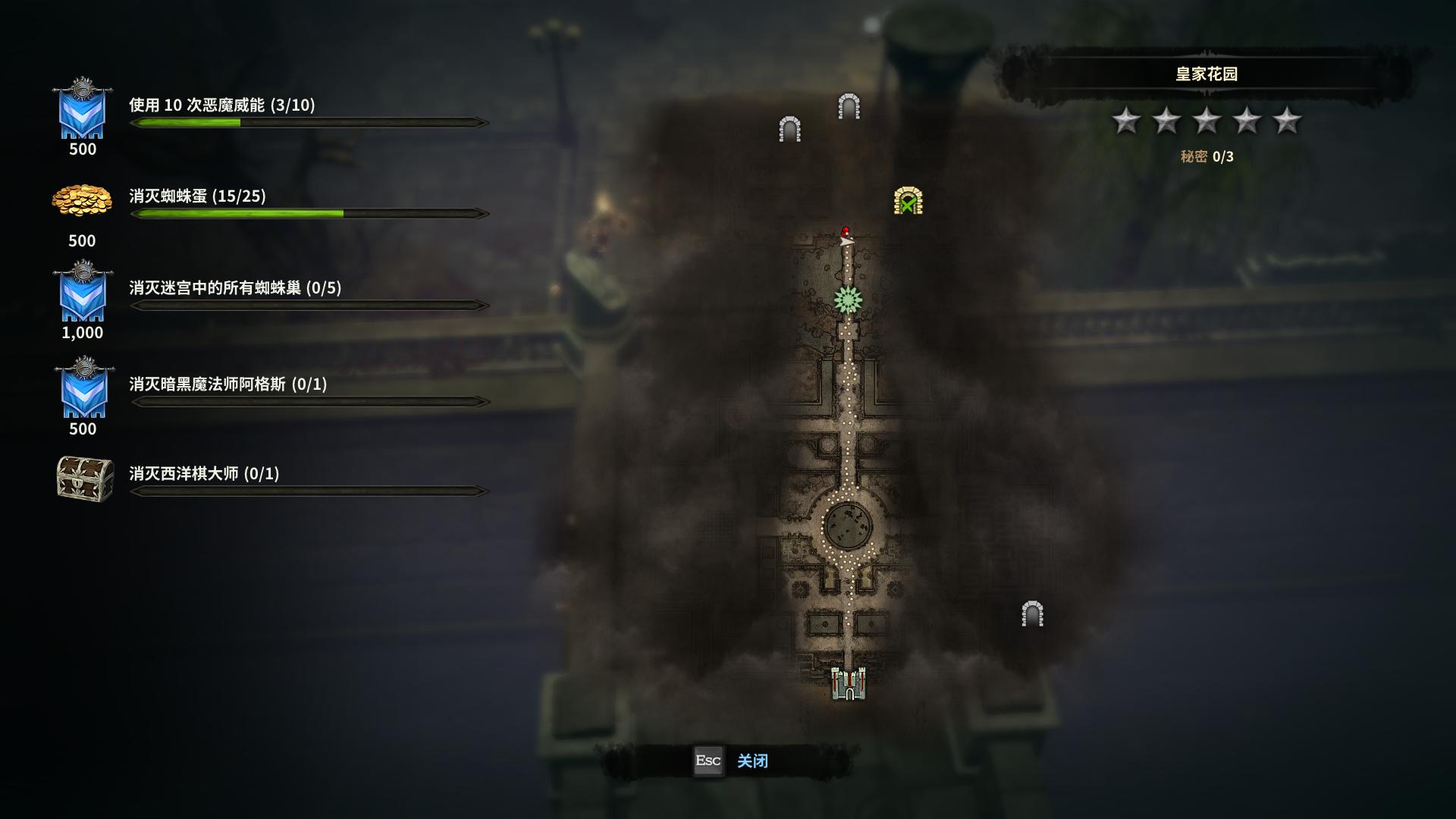Screen dimensions: 1456x819
Task: Click the green spiky marker on the map
Action: point(848,300)
